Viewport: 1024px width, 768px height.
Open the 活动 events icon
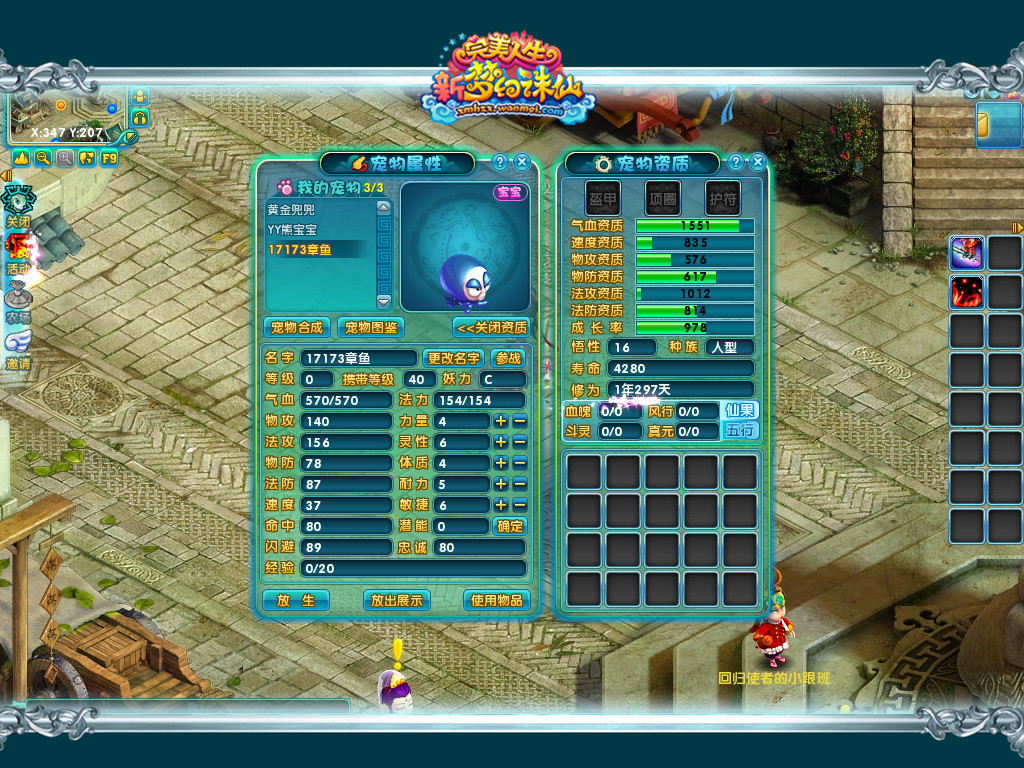click(18, 250)
